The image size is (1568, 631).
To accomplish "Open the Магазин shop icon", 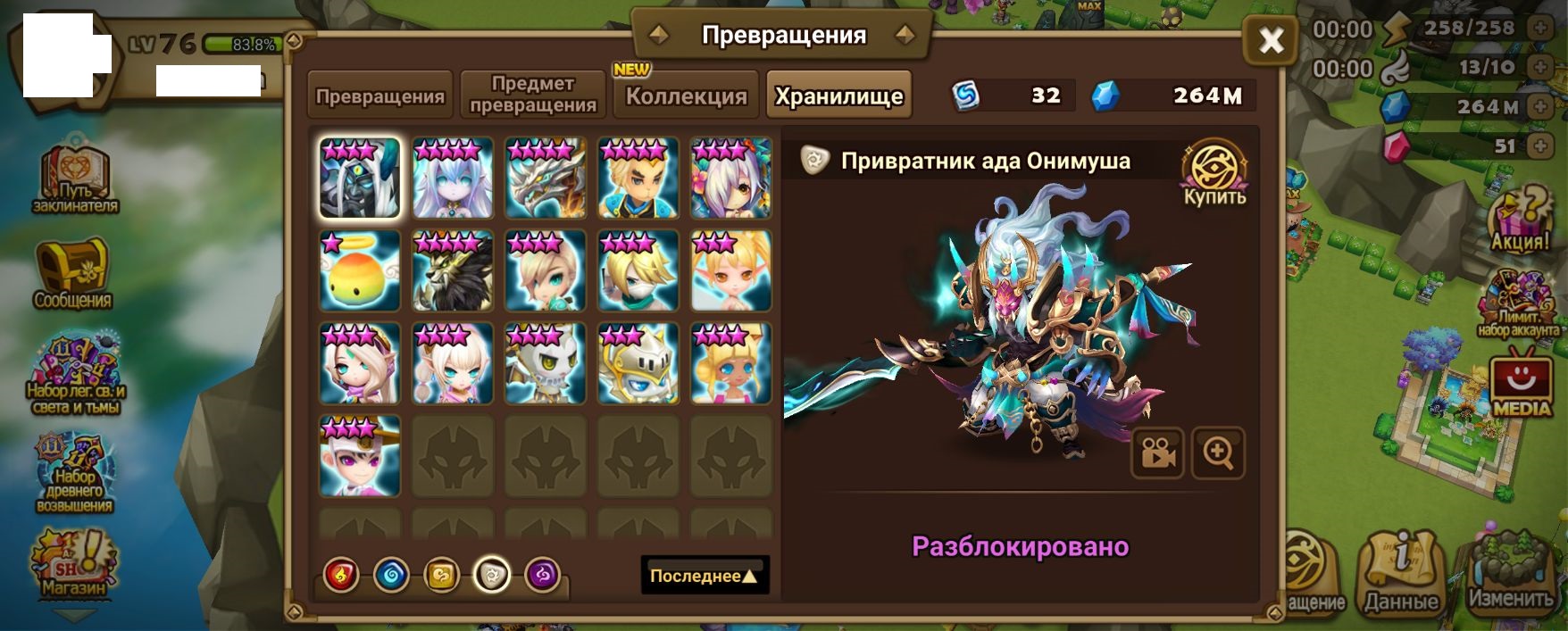I will coord(72,564).
